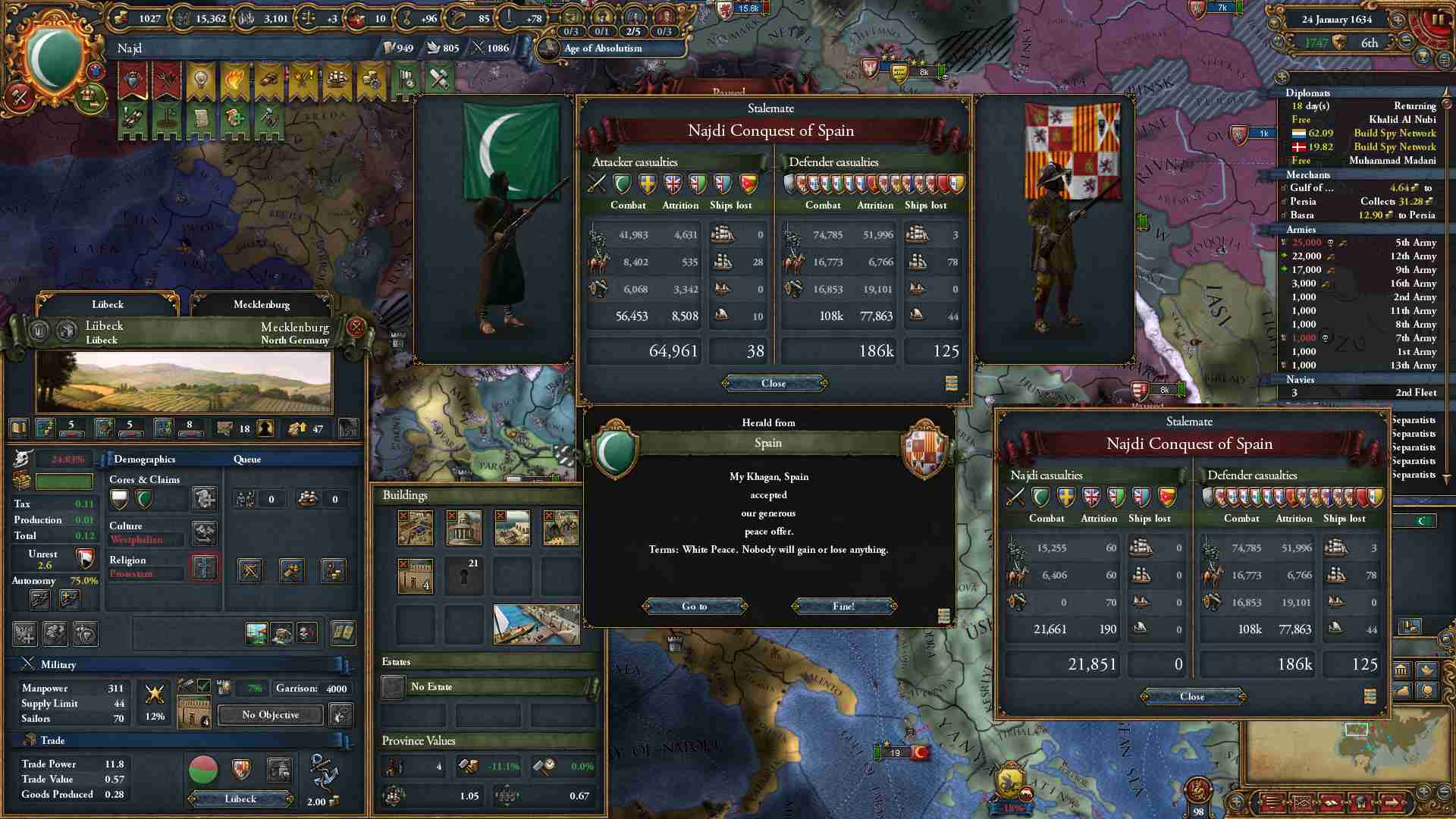
Task: Close the lower Stalemate casualties window
Action: tap(1191, 697)
